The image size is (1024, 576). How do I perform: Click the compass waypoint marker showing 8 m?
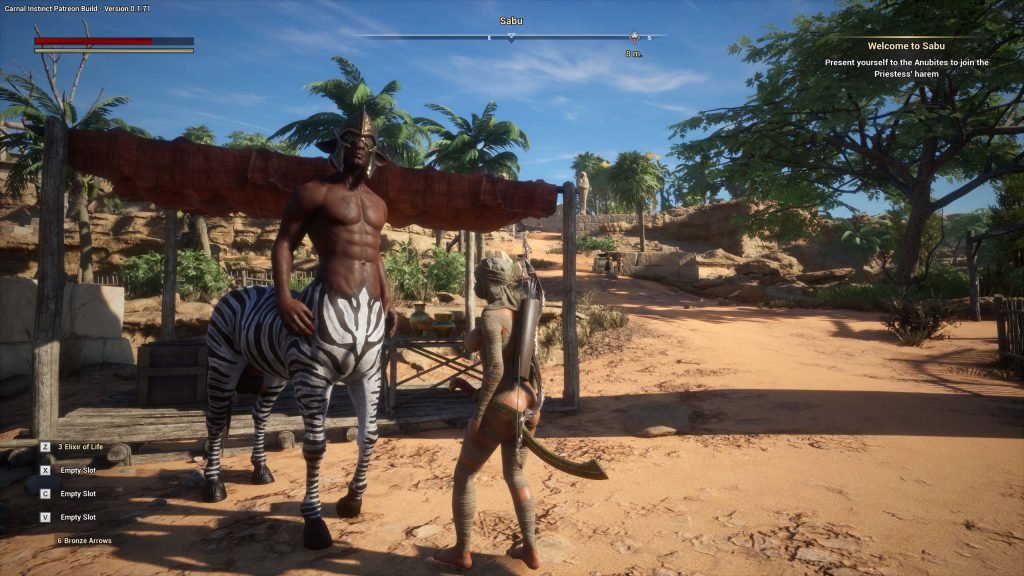[634, 37]
